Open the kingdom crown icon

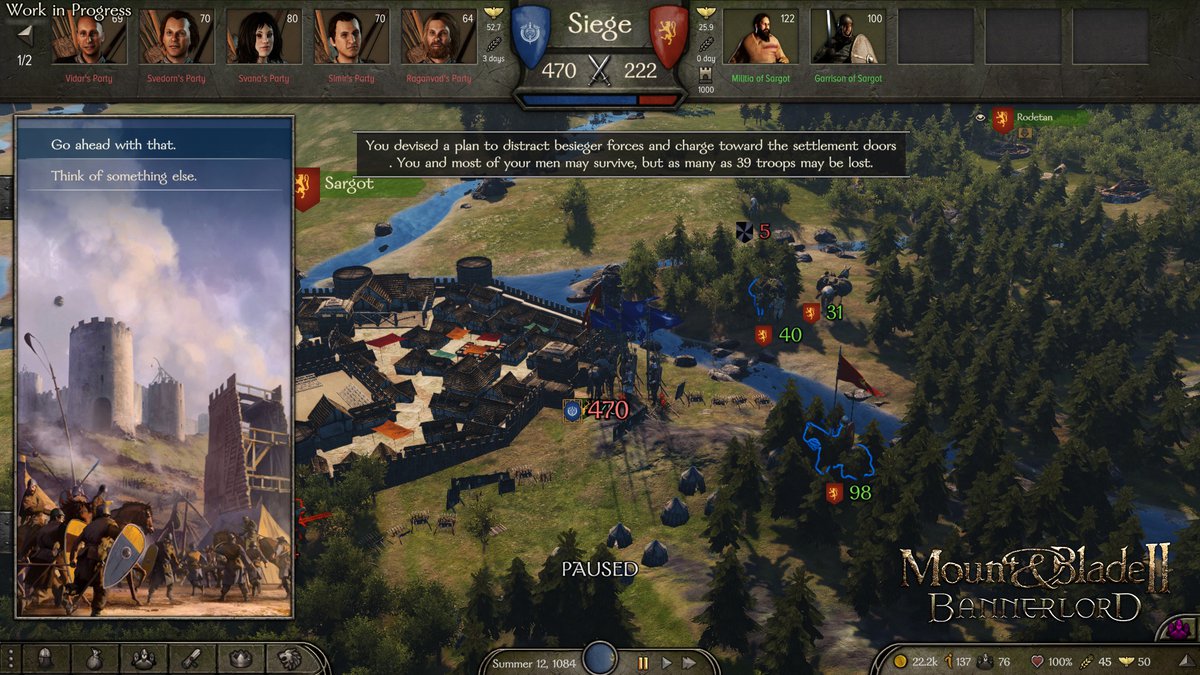tap(240, 658)
